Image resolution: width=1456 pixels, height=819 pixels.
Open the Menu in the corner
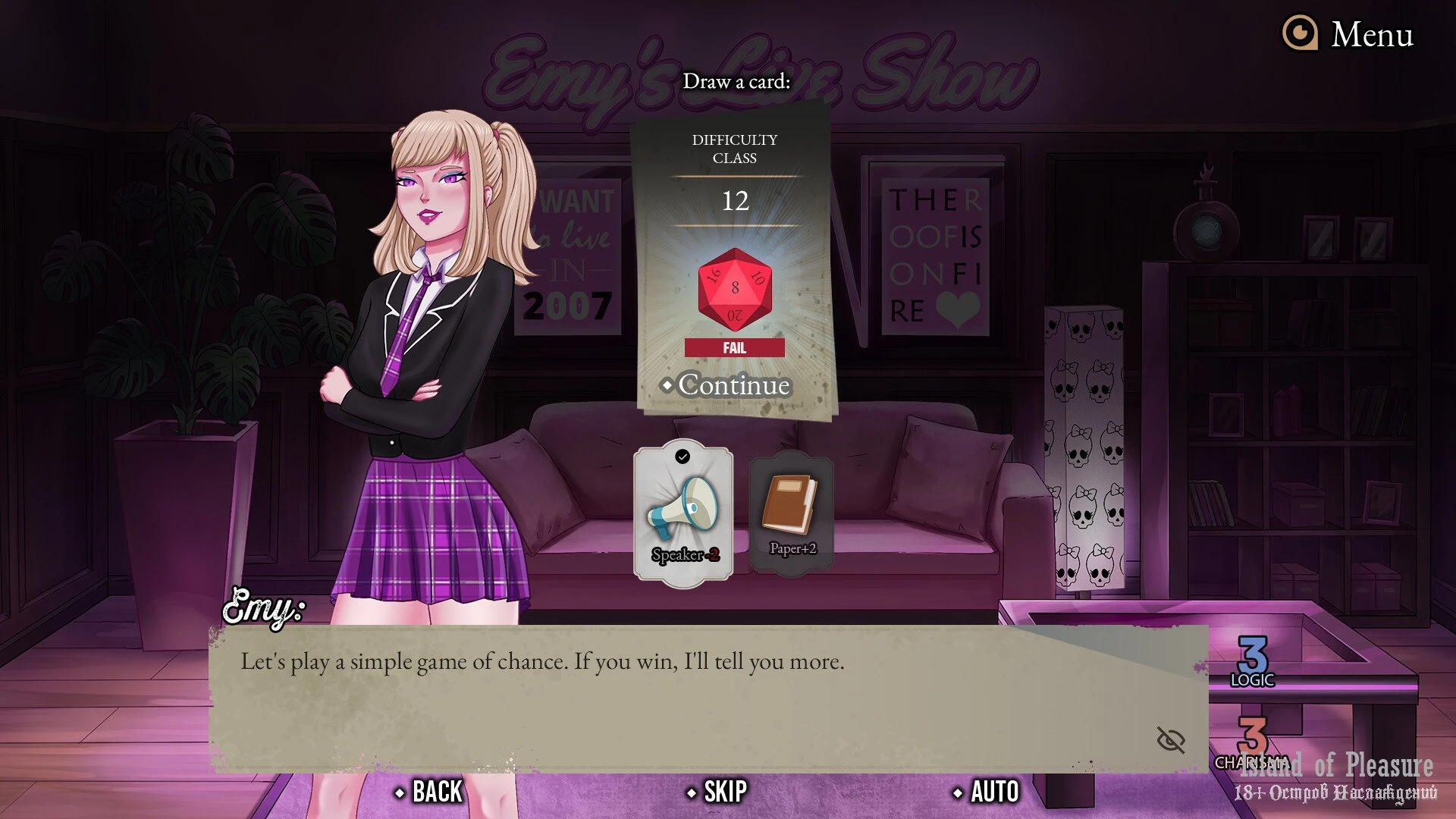coord(1348,34)
